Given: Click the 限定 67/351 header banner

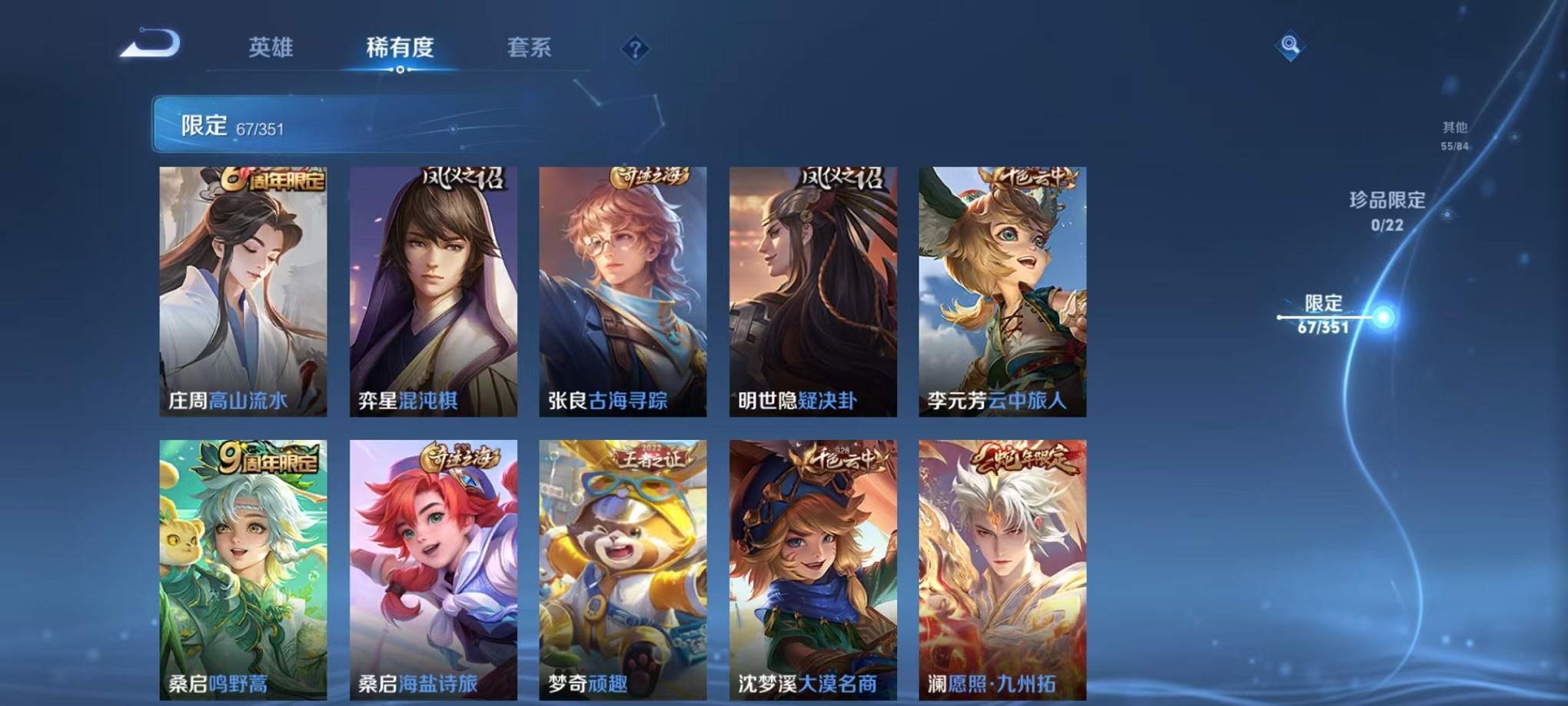Looking at the screenshot, I should [x=307, y=122].
